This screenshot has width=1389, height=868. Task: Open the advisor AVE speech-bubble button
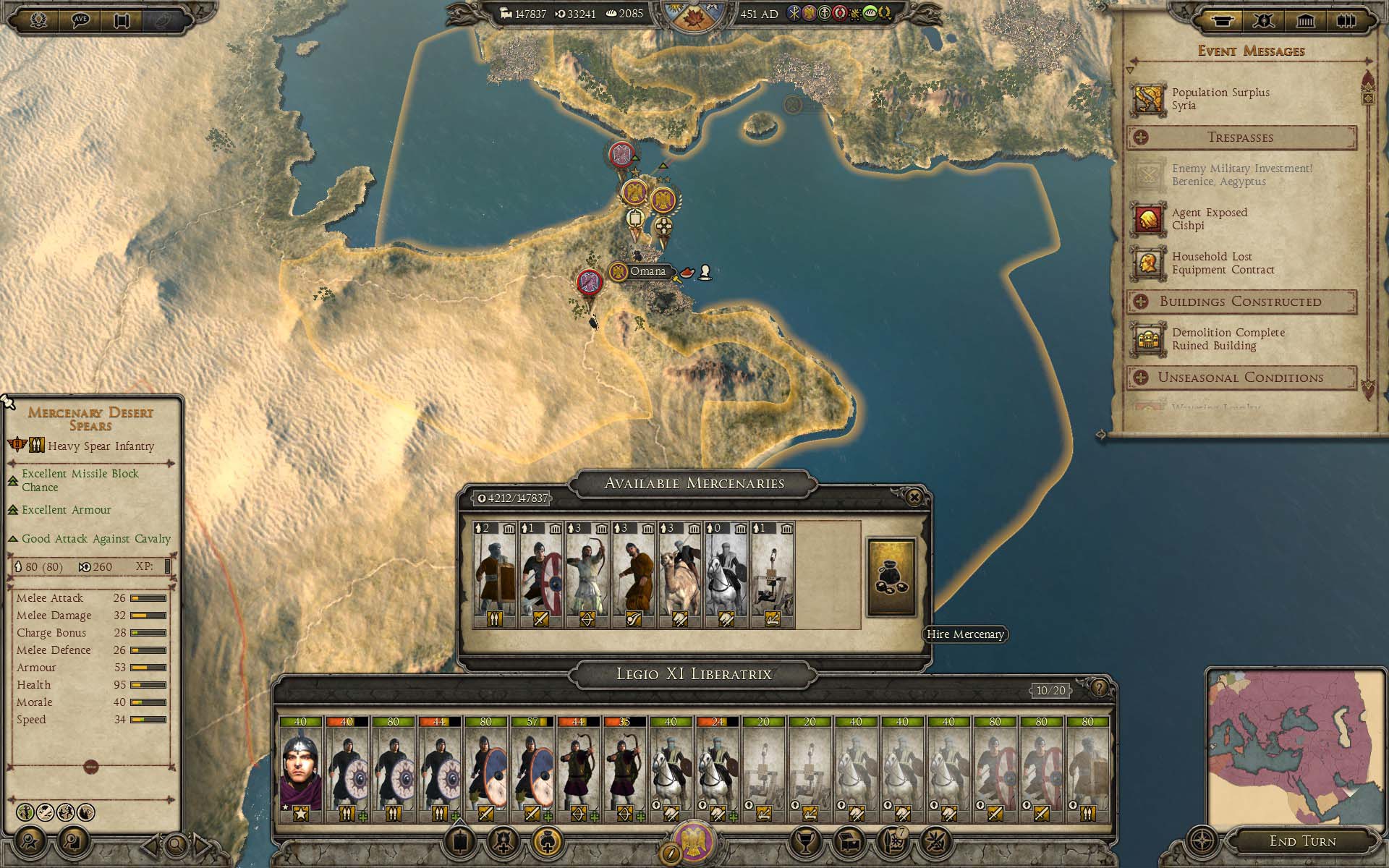(x=80, y=20)
